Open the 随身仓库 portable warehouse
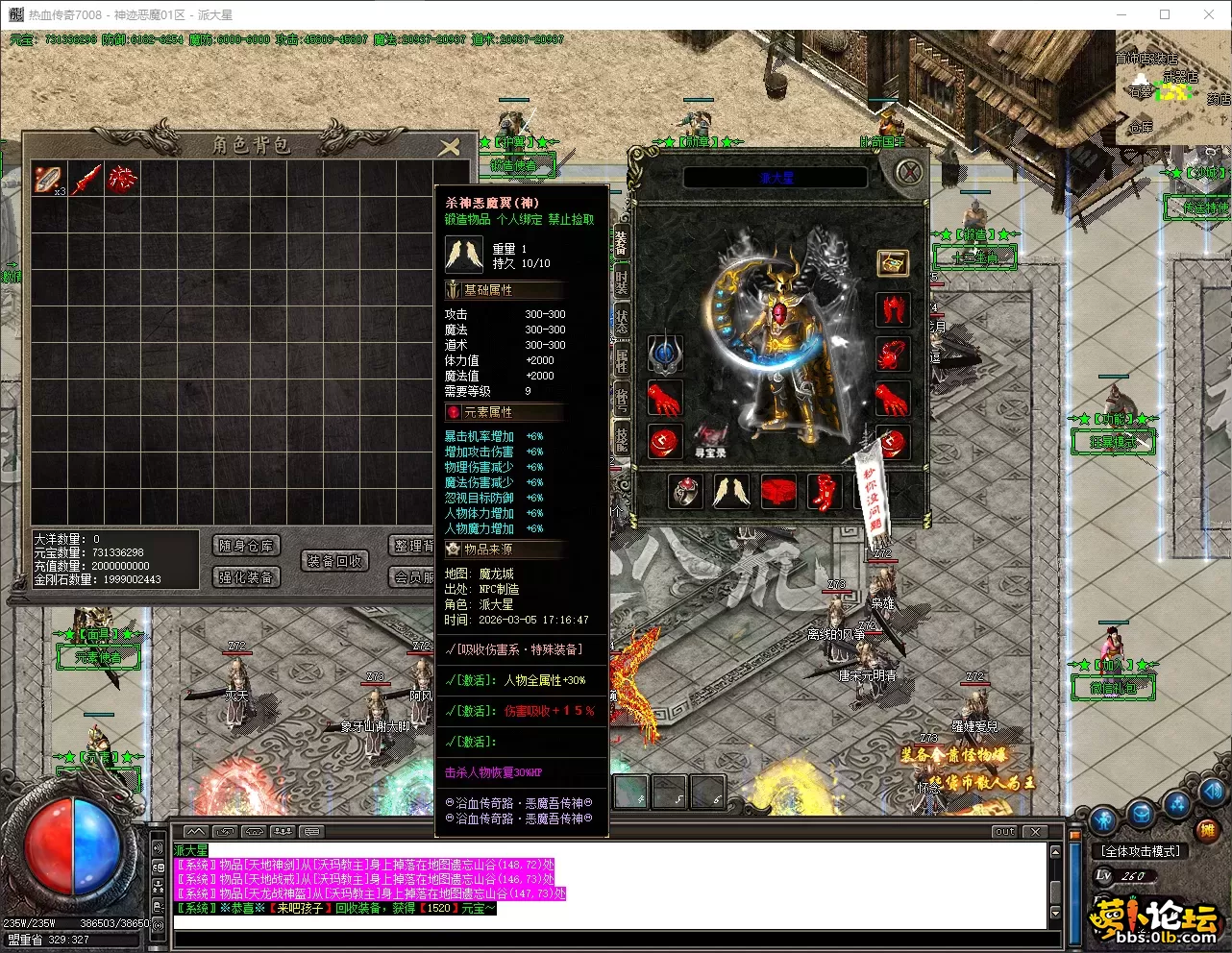The width and height of the screenshot is (1232, 953). (x=246, y=546)
